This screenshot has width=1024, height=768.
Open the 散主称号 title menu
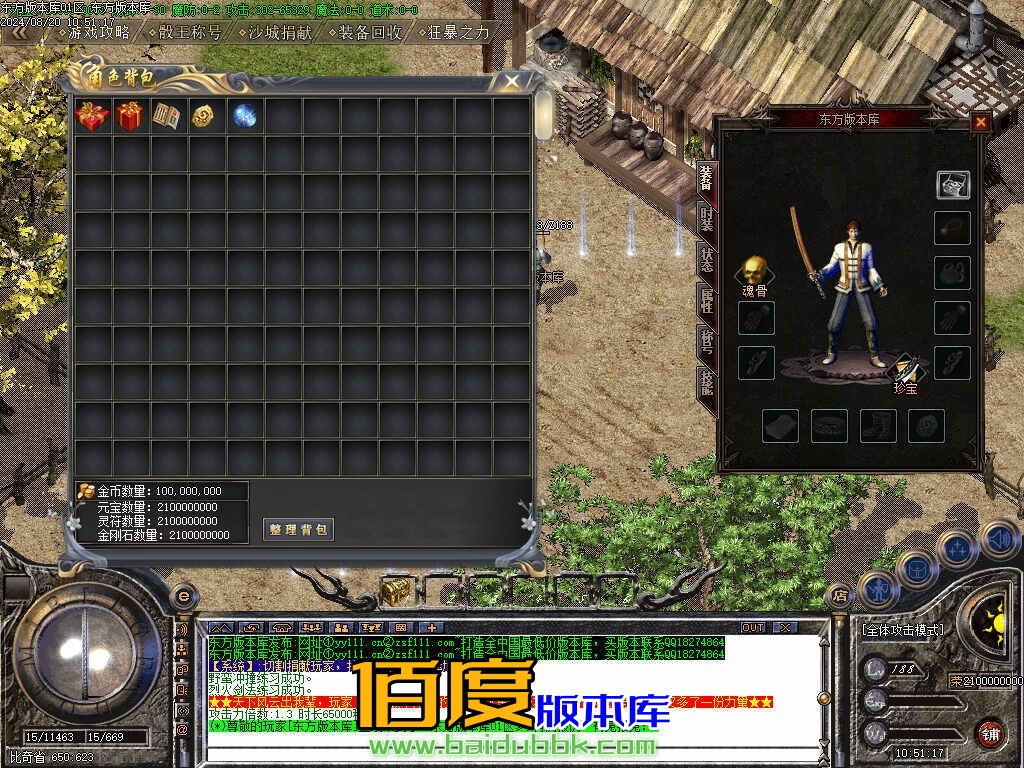tap(190, 31)
